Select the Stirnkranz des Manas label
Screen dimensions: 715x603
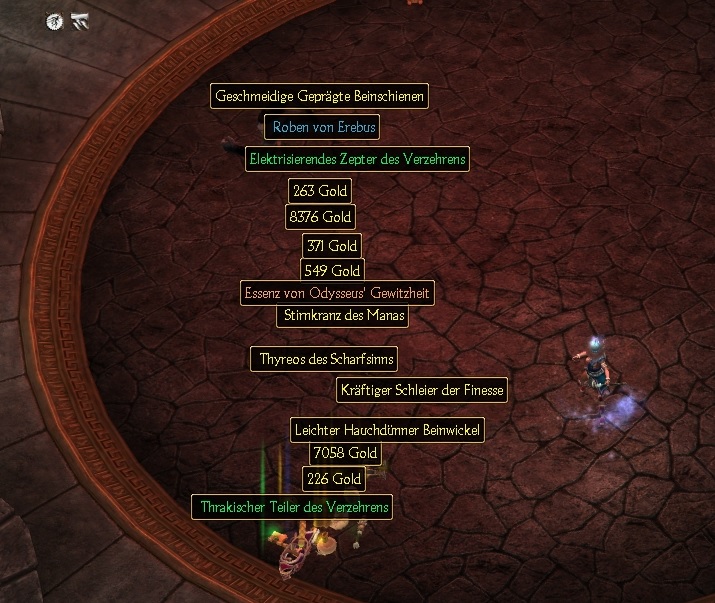(342, 315)
